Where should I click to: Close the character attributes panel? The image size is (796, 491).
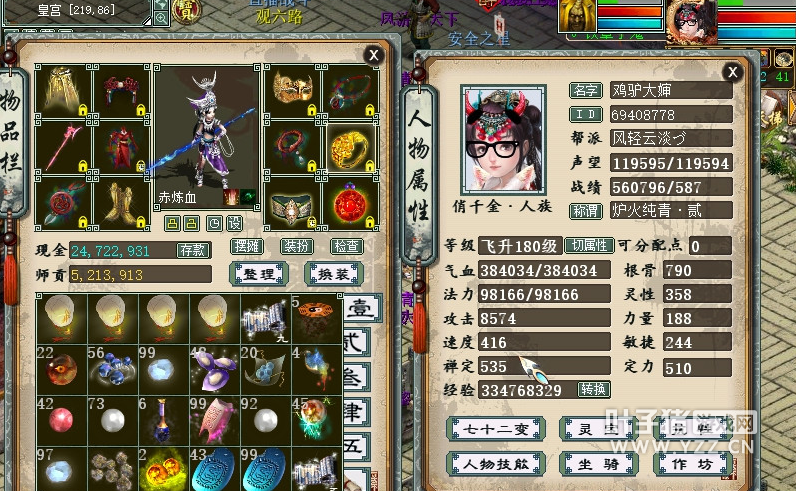pos(733,71)
